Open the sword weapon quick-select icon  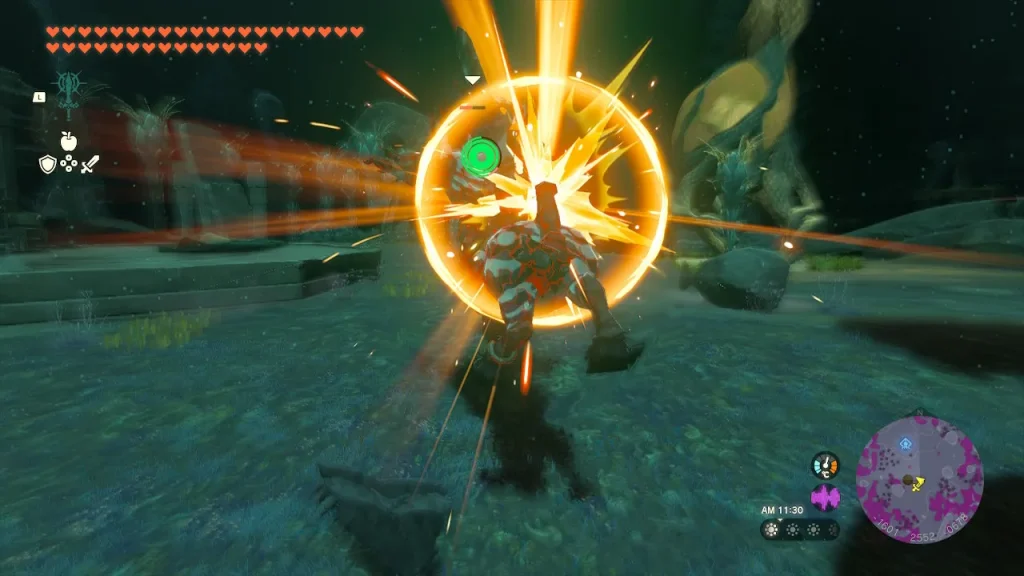89,164
